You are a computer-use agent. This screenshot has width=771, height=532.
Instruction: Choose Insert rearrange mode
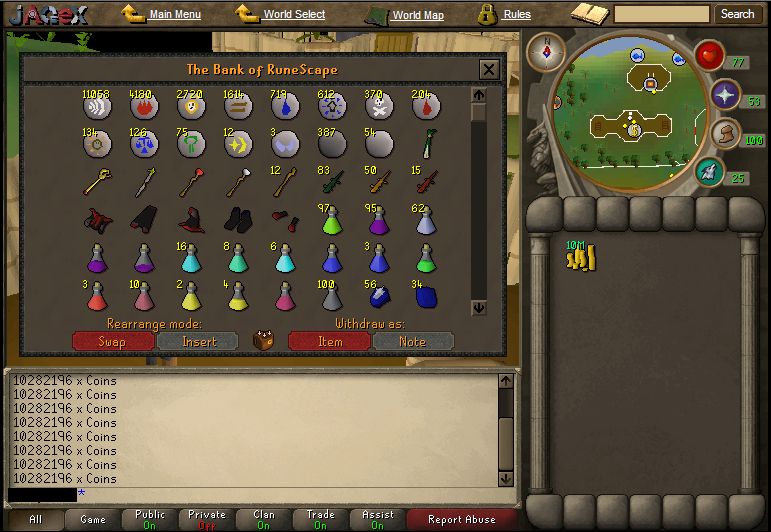pyautogui.click(x=197, y=341)
